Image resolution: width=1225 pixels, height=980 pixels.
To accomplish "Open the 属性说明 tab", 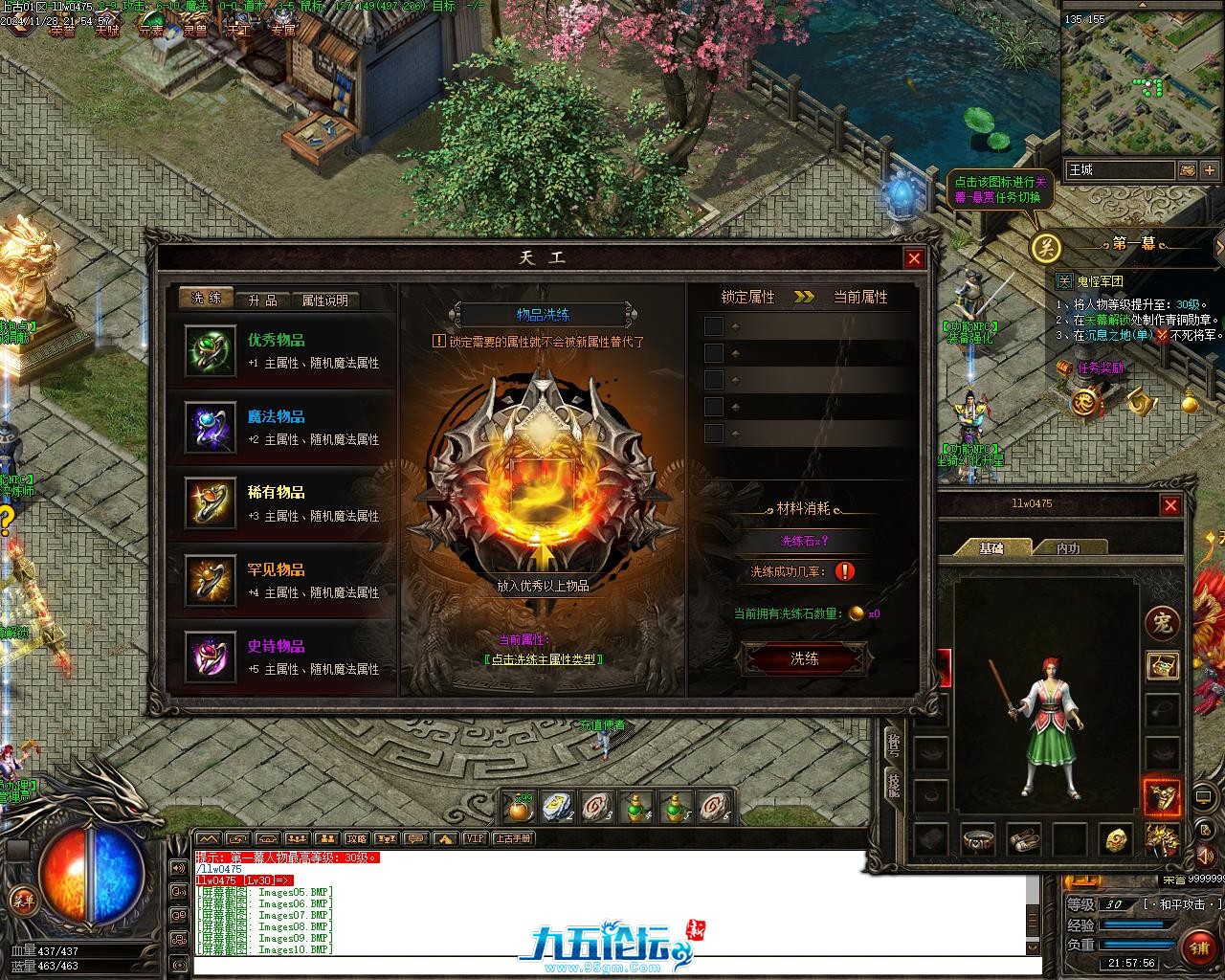I will (324, 300).
